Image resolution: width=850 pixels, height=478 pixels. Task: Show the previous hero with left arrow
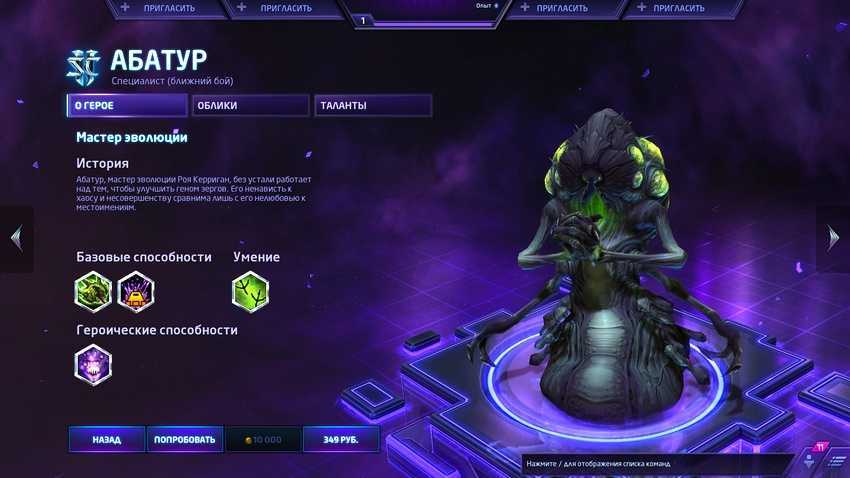(15, 238)
